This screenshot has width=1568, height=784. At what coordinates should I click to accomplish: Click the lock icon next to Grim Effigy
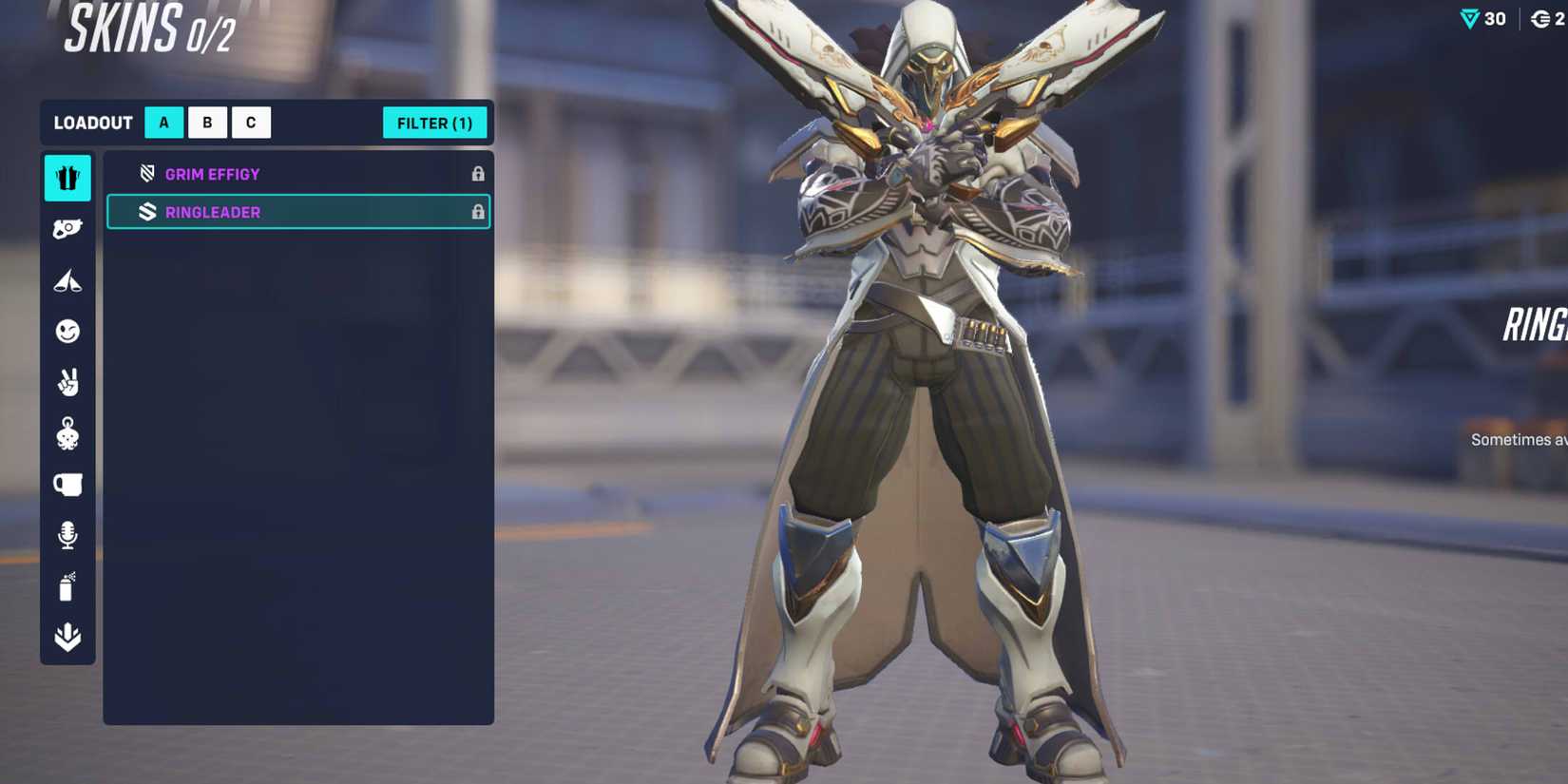[x=478, y=174]
